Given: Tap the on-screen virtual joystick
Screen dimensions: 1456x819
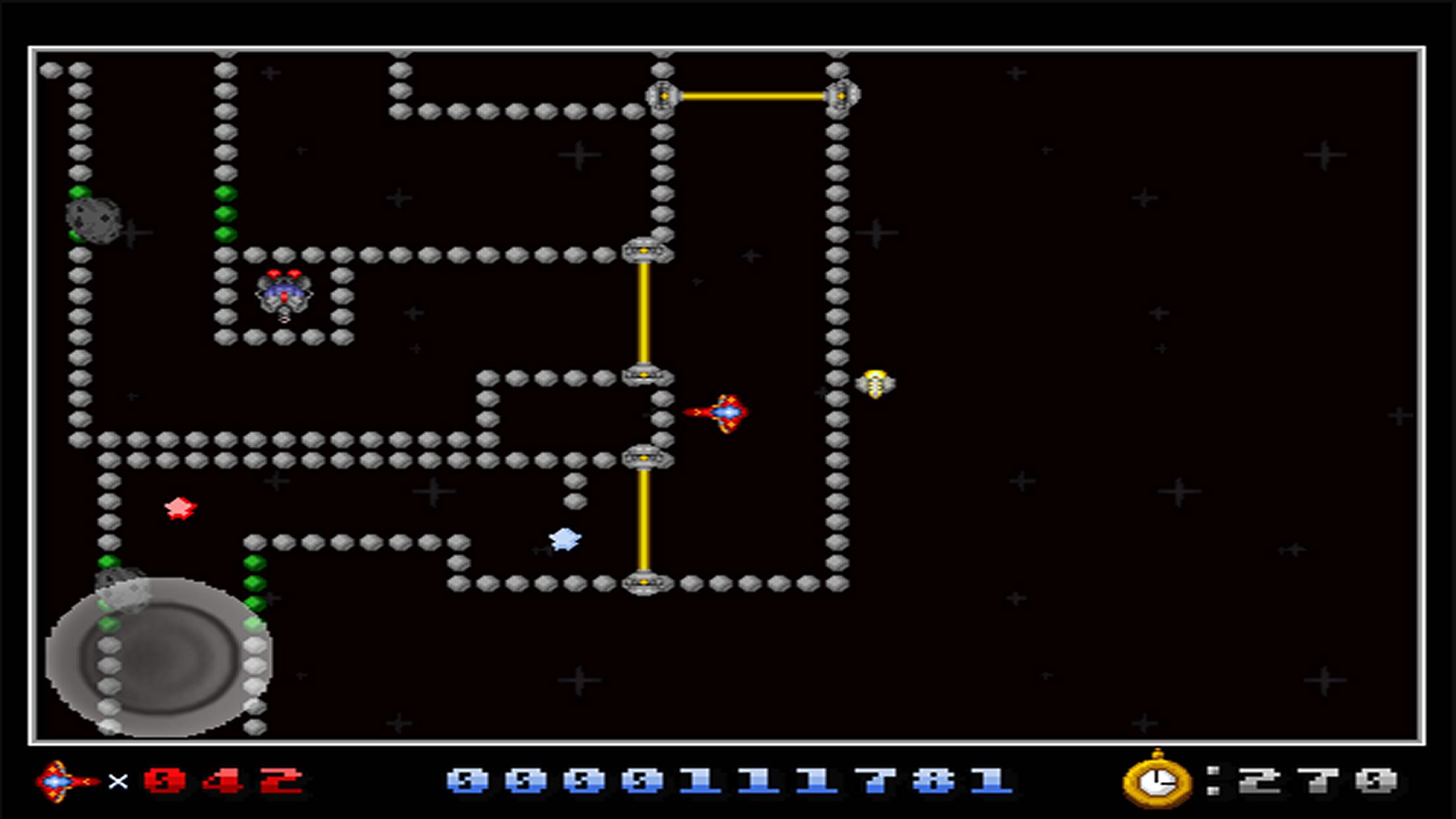Looking at the screenshot, I should (x=159, y=657).
